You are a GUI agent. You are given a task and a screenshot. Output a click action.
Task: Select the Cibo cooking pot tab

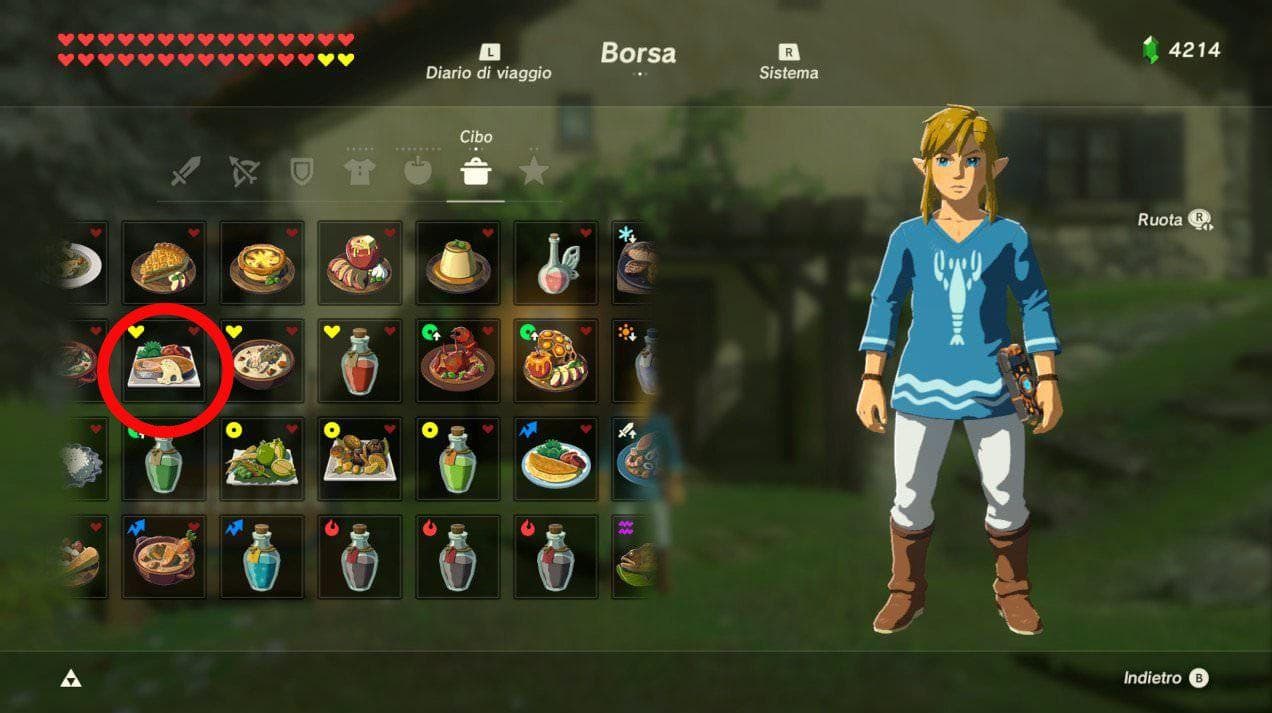475,172
